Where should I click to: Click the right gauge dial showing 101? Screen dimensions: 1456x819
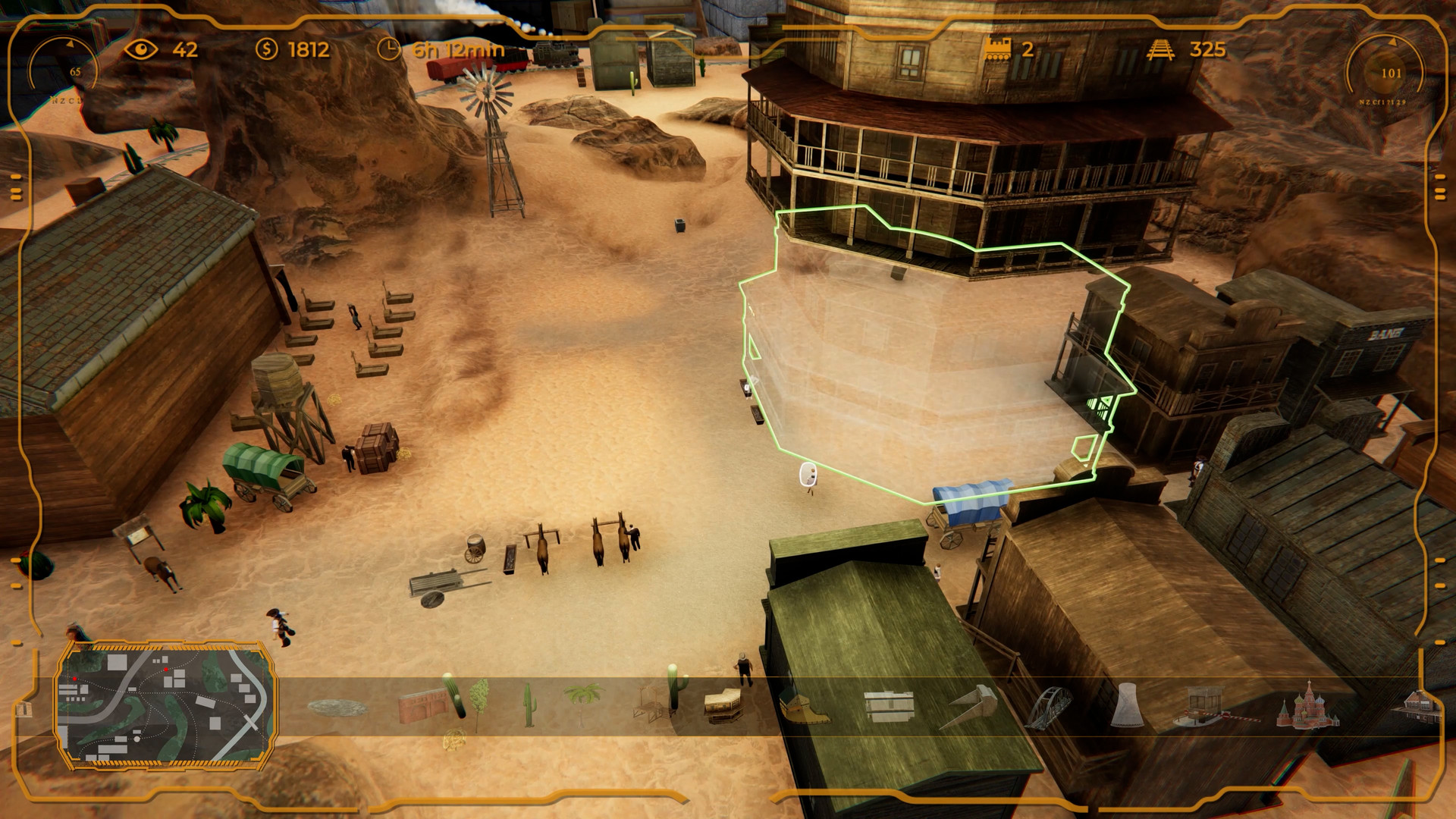1392,74
